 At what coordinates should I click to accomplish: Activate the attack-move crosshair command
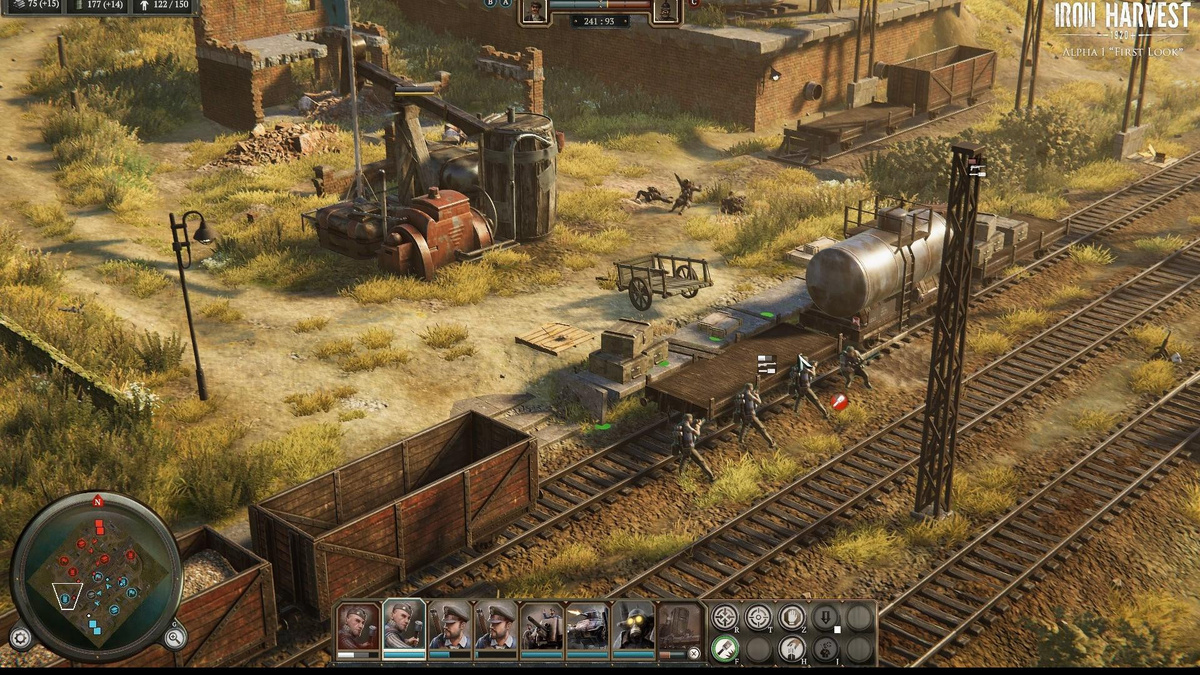coord(725,617)
